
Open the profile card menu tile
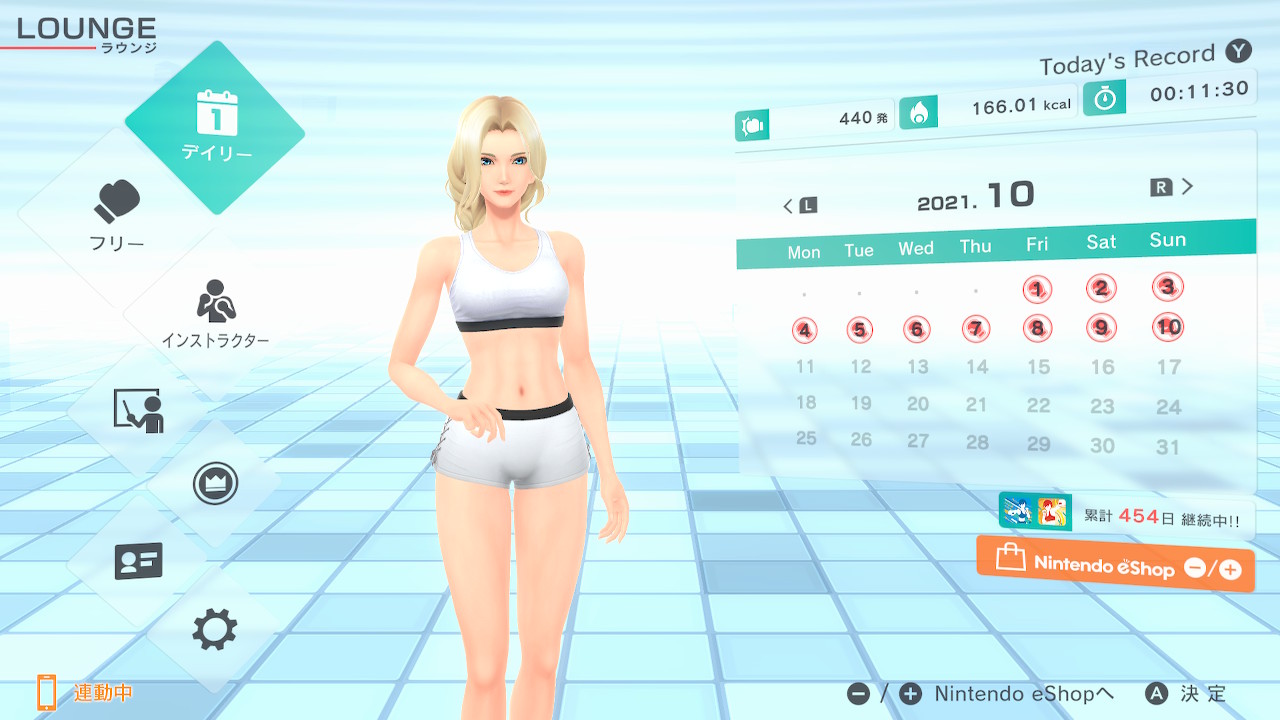coord(138,561)
